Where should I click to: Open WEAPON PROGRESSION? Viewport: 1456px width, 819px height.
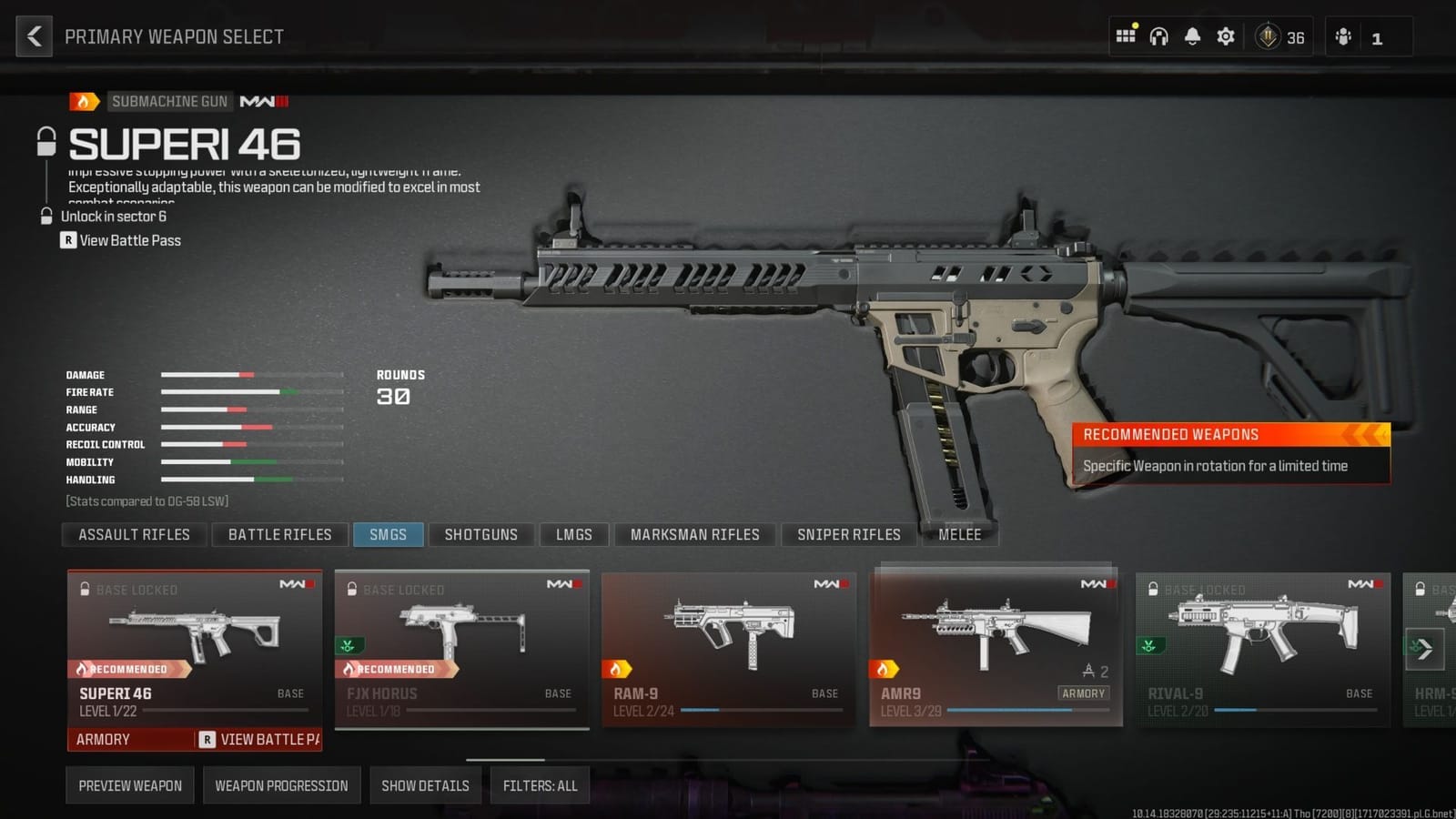pos(282,784)
